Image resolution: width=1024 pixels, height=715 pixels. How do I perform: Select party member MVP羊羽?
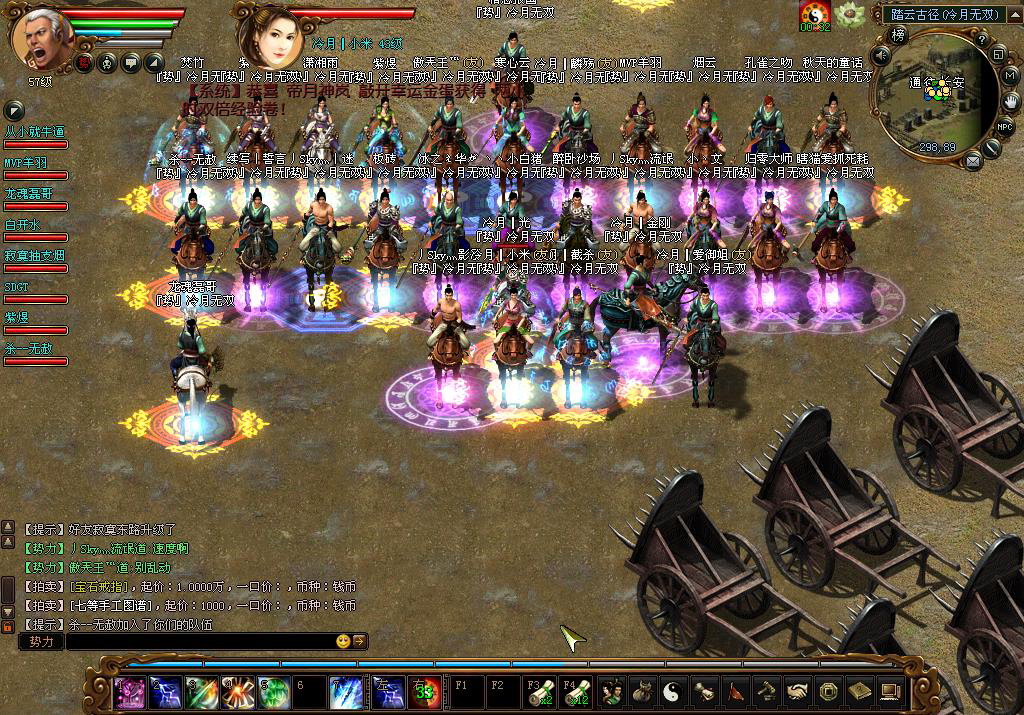coord(26,163)
